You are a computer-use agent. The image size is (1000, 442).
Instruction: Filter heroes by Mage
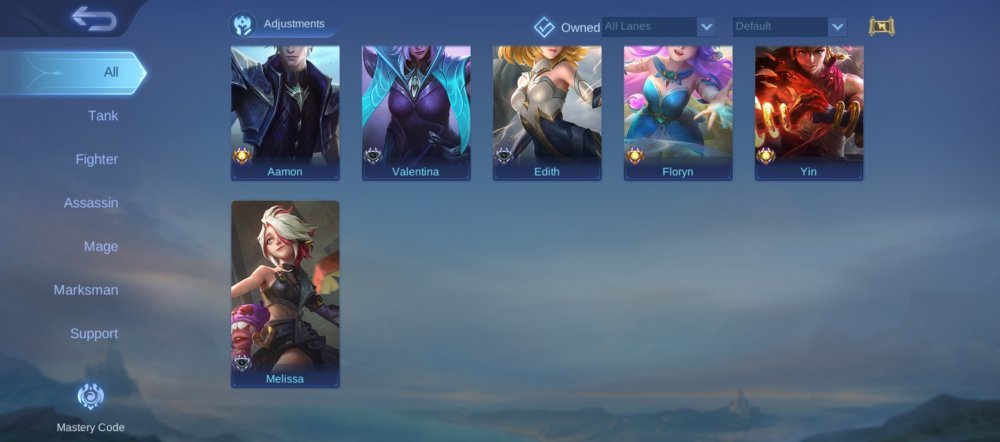click(x=100, y=246)
